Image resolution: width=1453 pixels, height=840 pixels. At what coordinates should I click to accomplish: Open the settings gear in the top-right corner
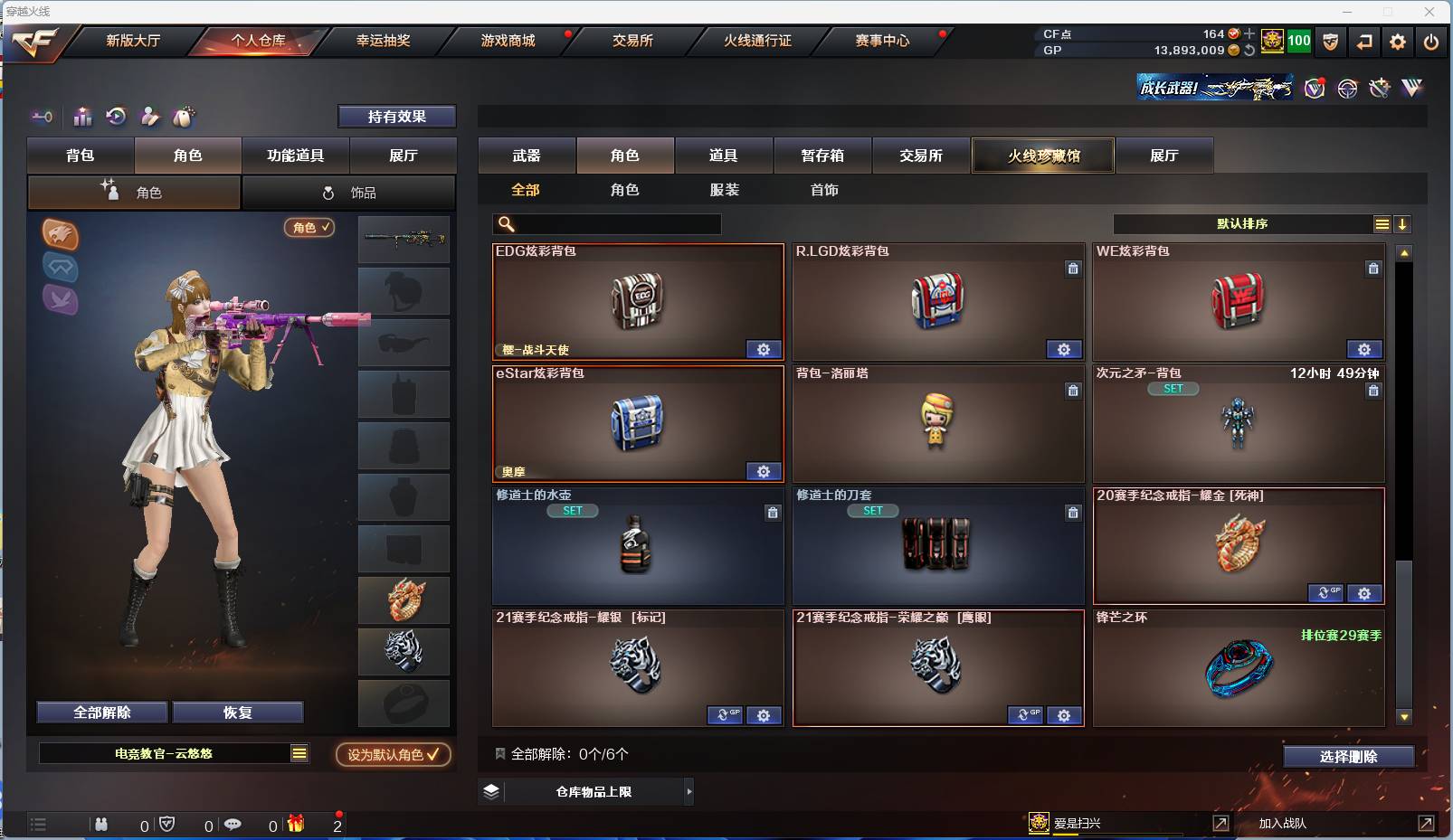pyautogui.click(x=1398, y=41)
